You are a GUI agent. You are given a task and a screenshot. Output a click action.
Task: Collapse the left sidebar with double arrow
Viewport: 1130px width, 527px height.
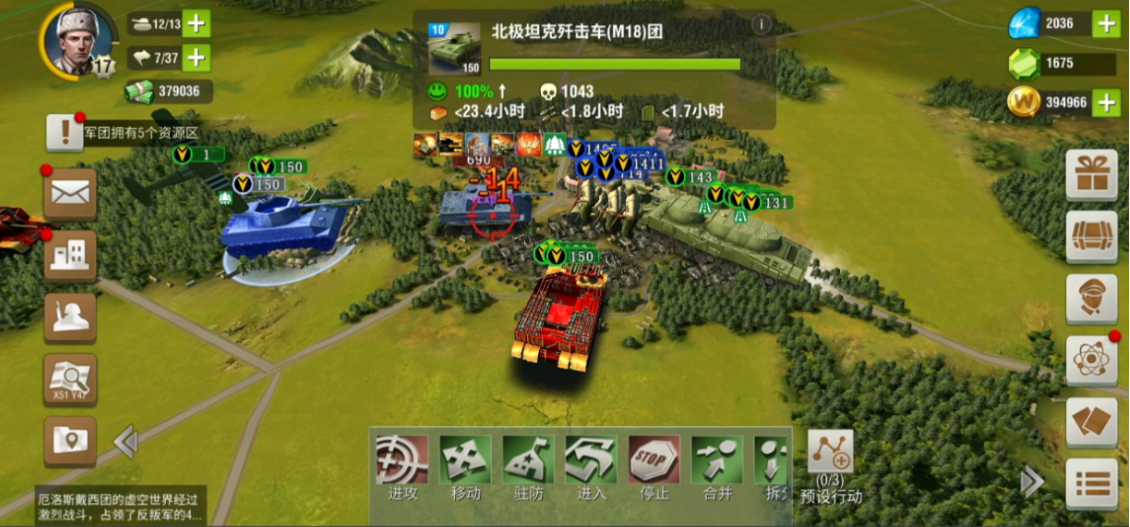click(x=126, y=441)
